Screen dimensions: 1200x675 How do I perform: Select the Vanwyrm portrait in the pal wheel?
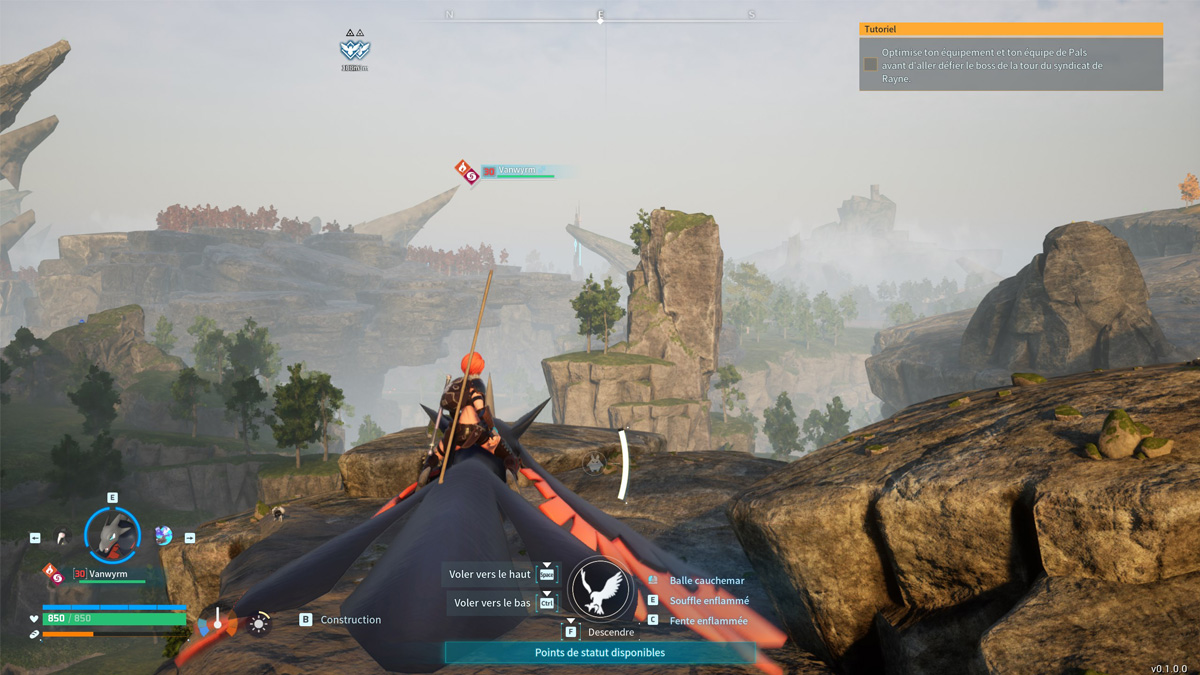click(x=112, y=533)
